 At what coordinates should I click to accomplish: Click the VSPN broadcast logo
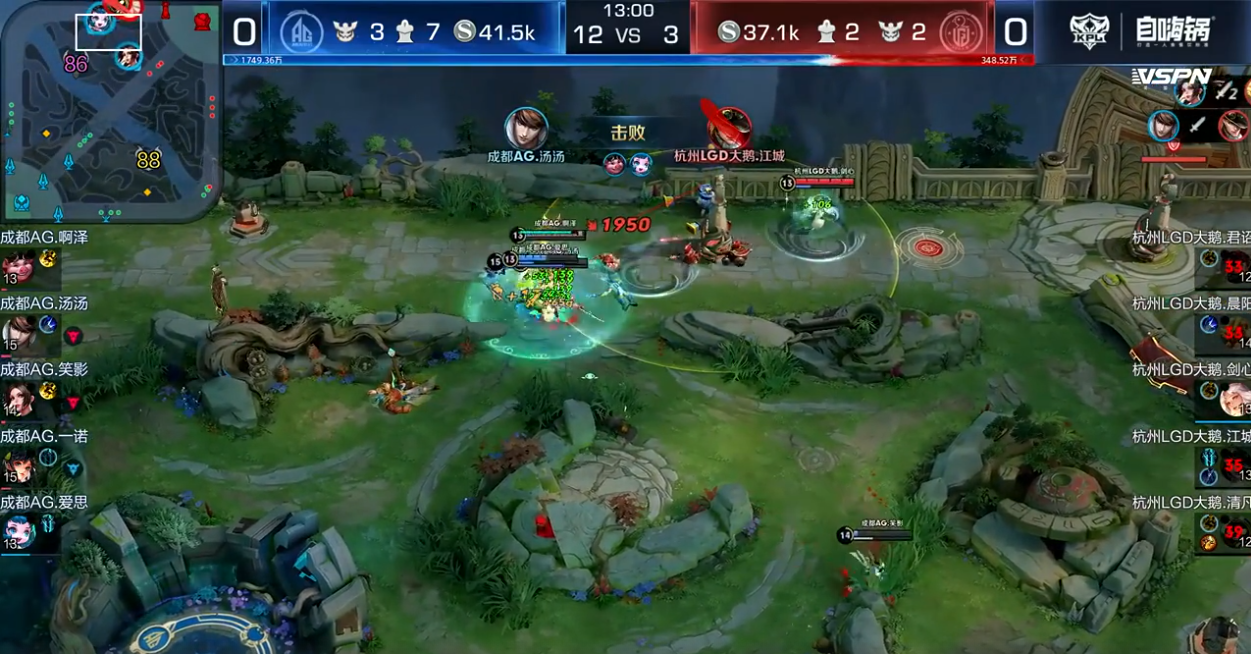click(1171, 77)
